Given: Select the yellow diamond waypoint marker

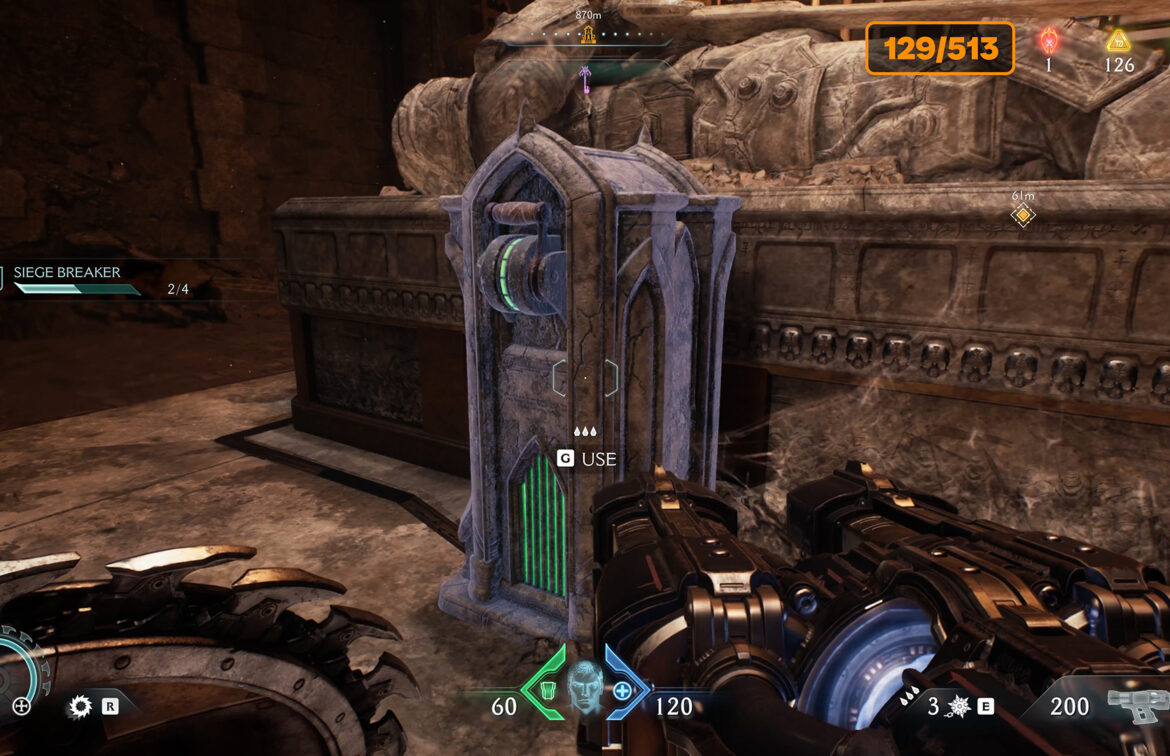Looking at the screenshot, I should (x=1021, y=215).
